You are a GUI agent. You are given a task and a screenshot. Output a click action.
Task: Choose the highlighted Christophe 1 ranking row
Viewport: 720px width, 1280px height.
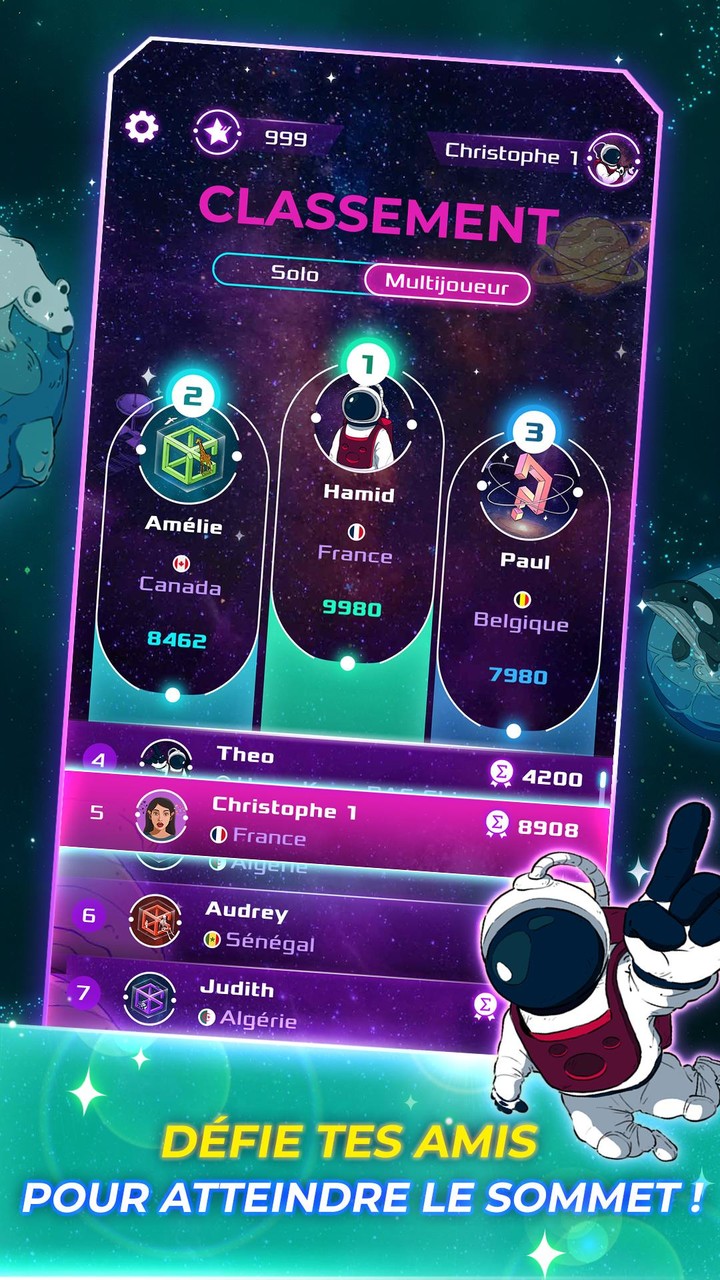pyautogui.click(x=340, y=821)
